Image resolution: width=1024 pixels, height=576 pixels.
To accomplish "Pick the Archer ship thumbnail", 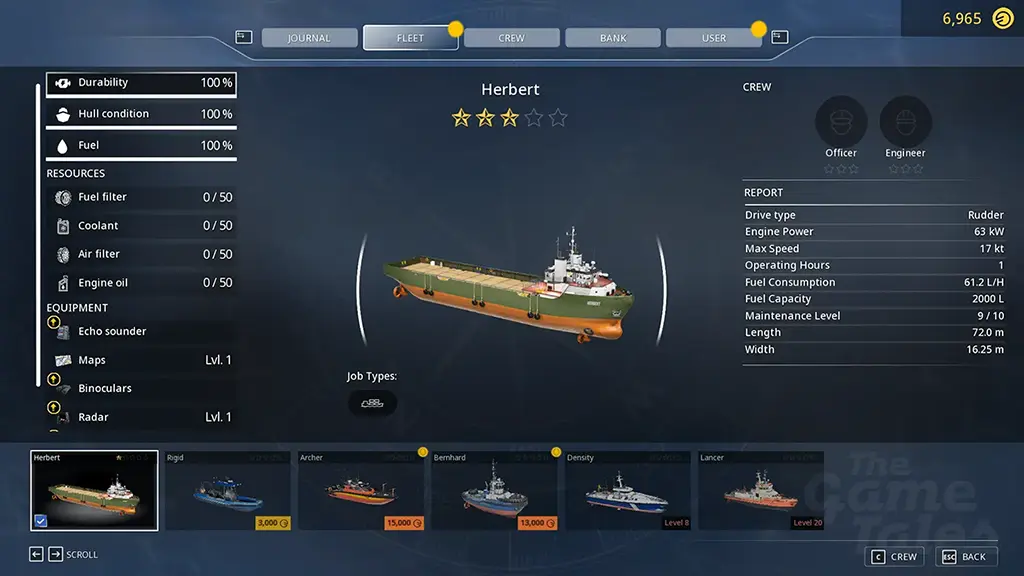I will point(361,491).
